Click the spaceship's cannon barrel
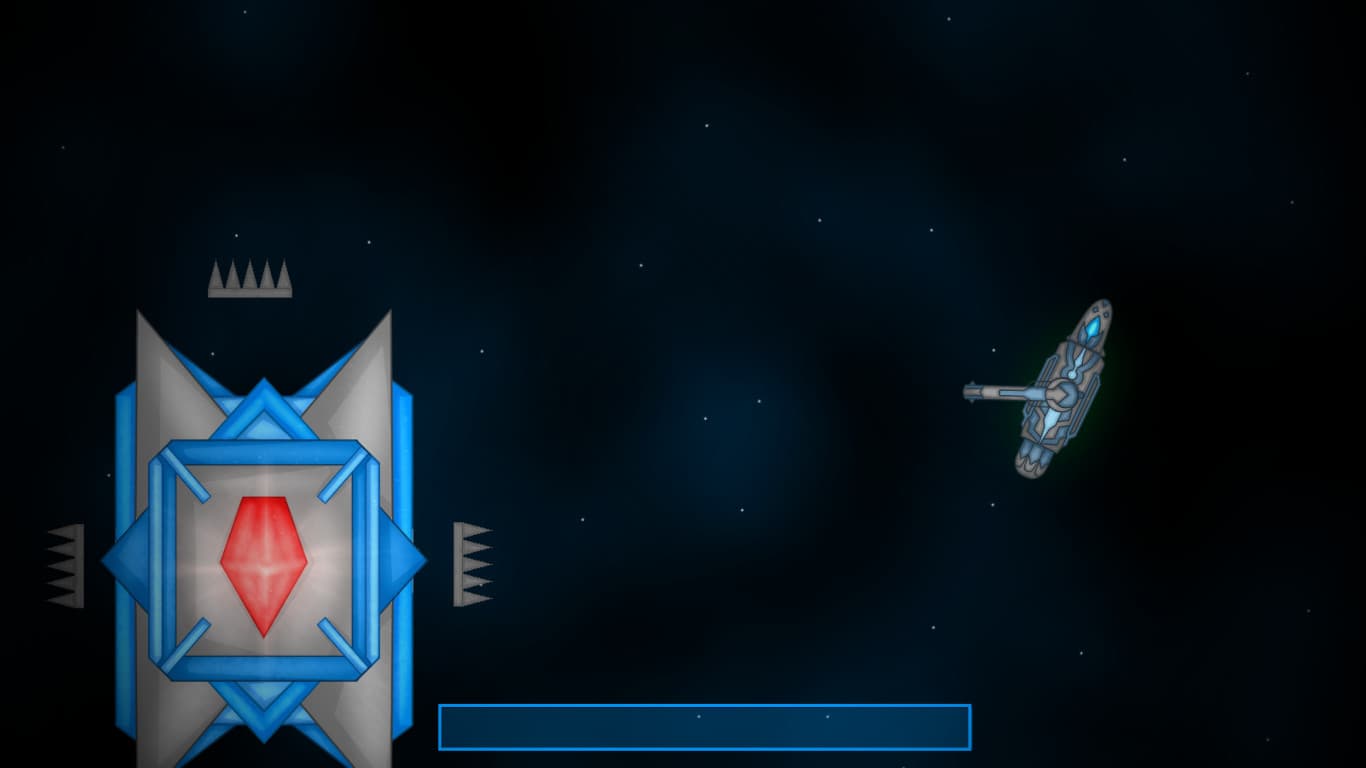 coord(990,392)
